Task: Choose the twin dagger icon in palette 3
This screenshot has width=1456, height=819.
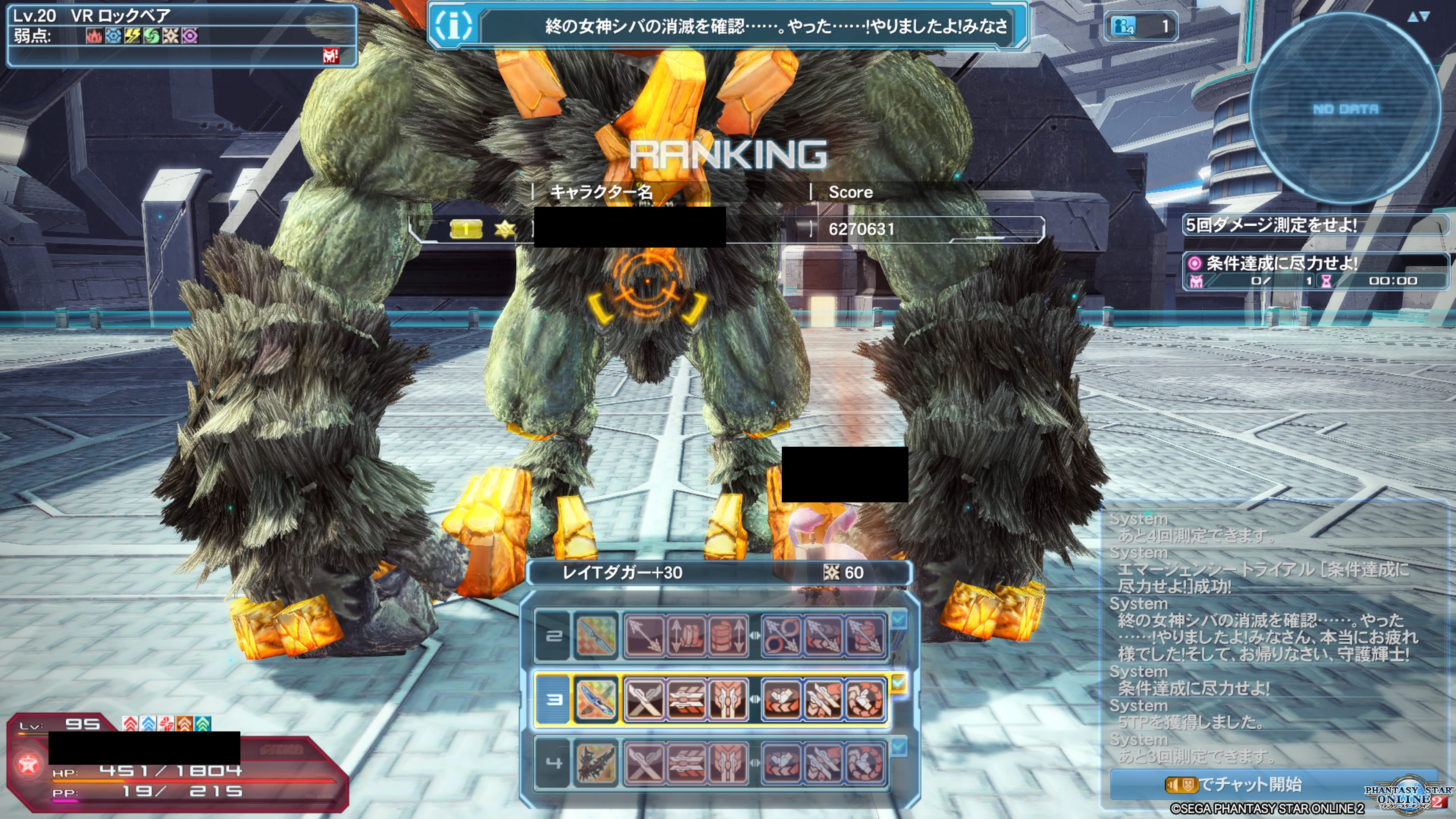Action: click(x=596, y=700)
